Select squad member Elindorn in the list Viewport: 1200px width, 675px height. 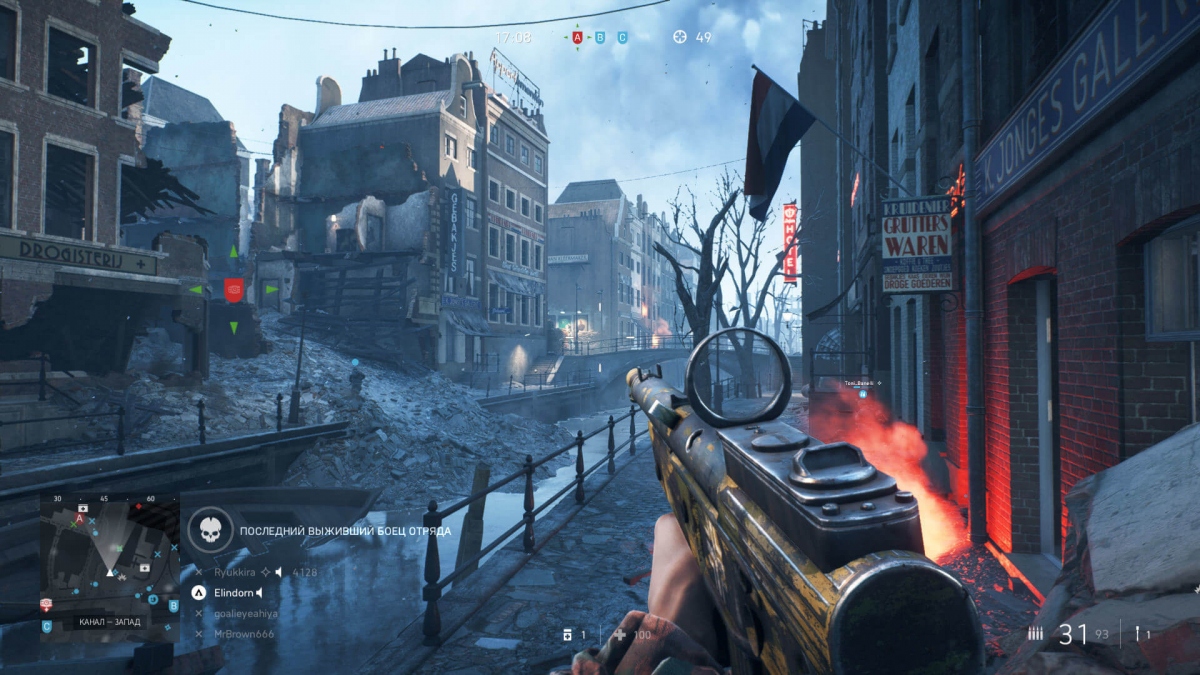pyautogui.click(x=235, y=593)
